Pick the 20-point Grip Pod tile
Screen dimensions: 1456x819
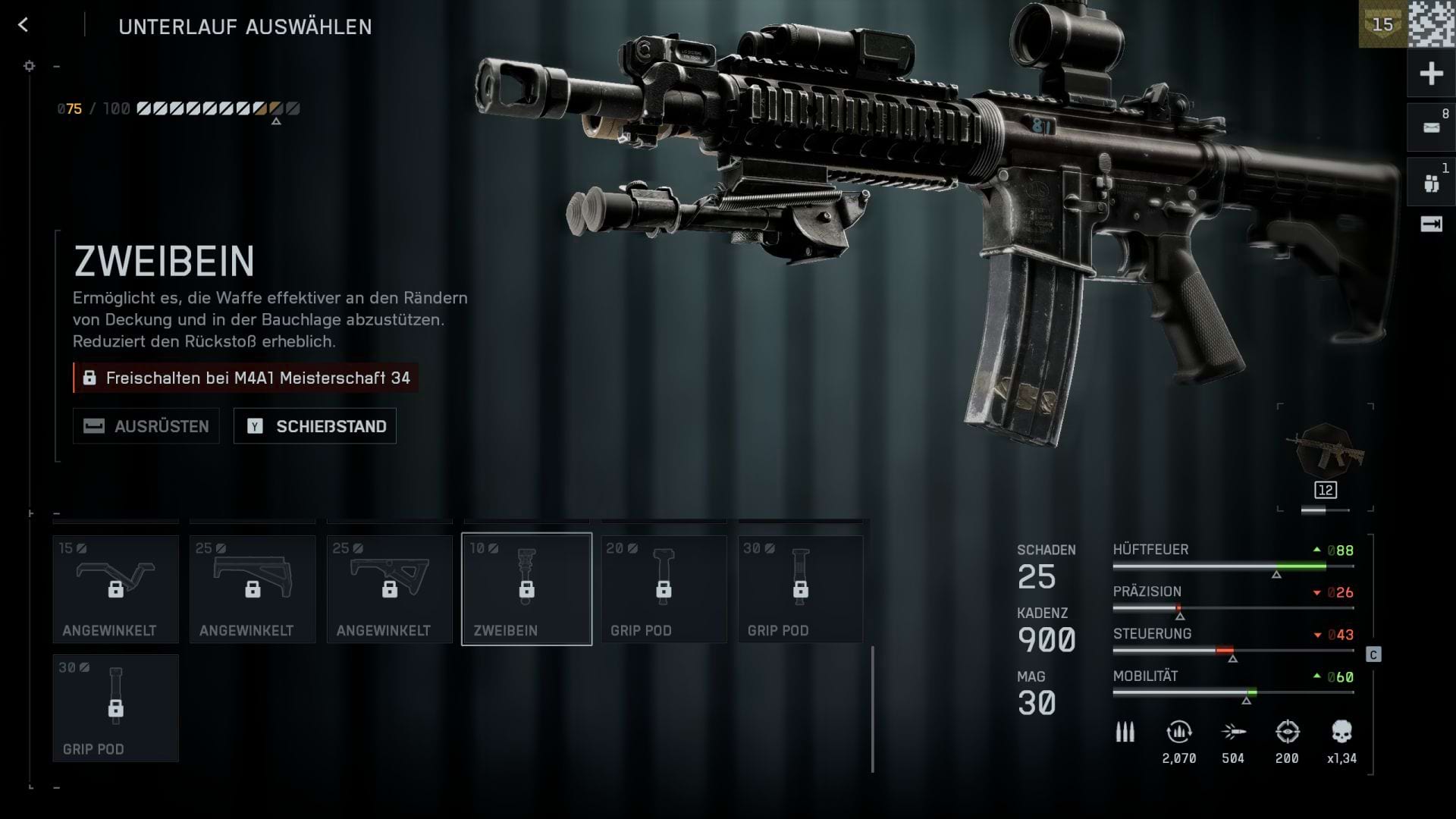pyautogui.click(x=664, y=589)
